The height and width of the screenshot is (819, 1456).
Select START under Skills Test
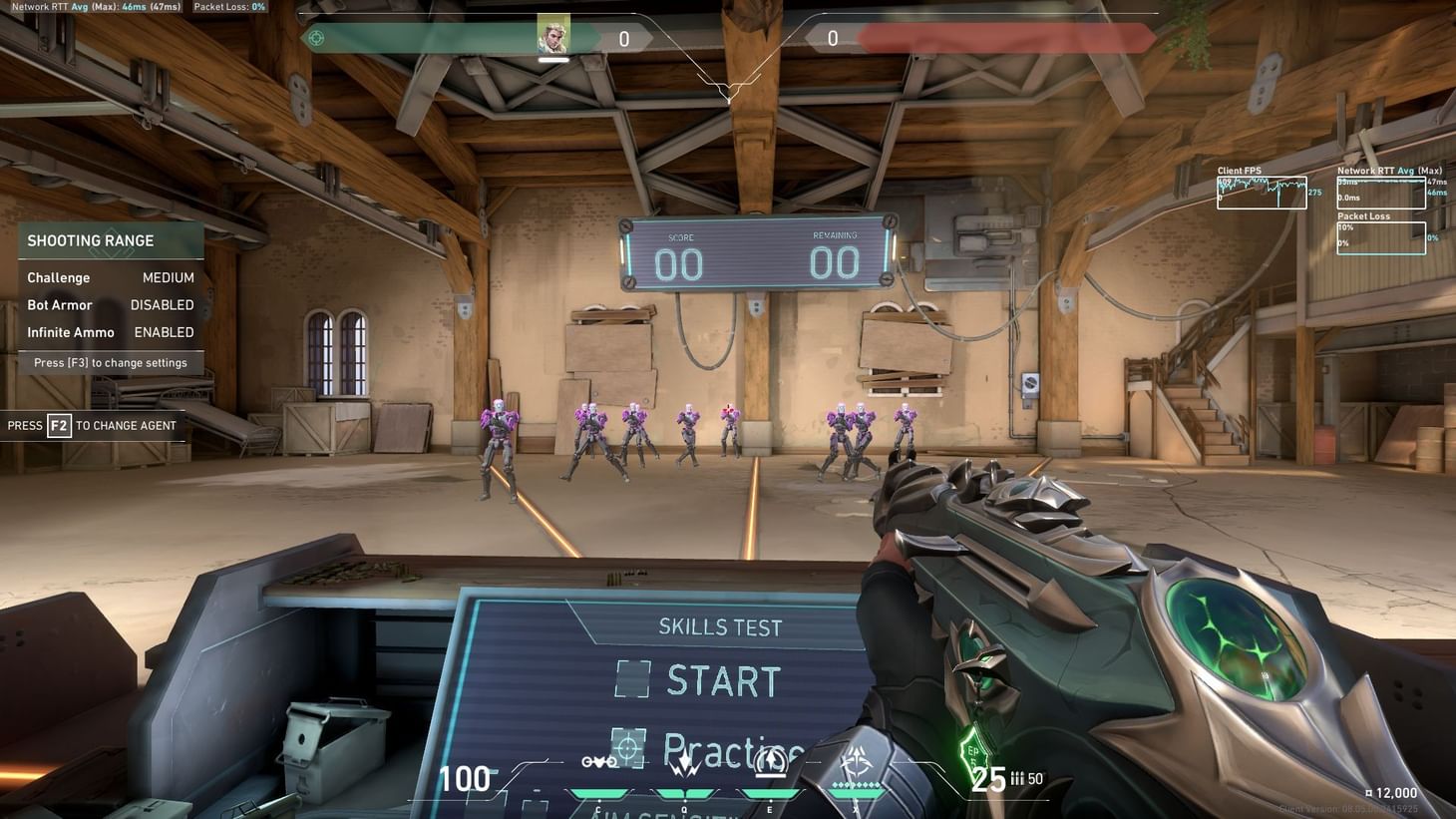point(723,681)
